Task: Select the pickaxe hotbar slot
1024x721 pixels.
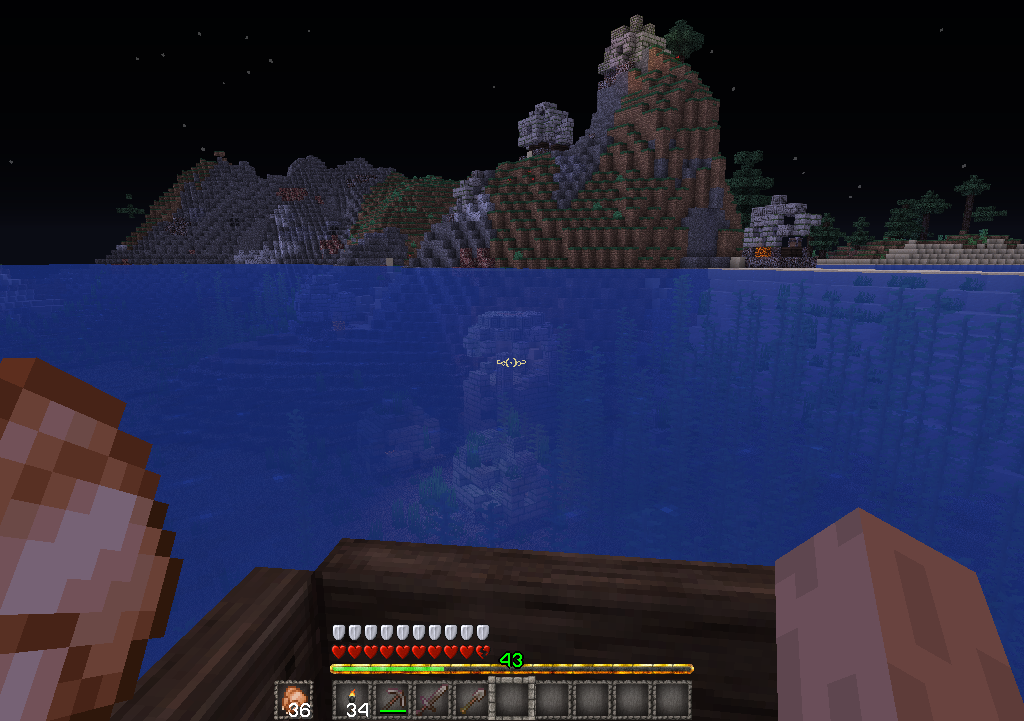Action: [x=392, y=700]
